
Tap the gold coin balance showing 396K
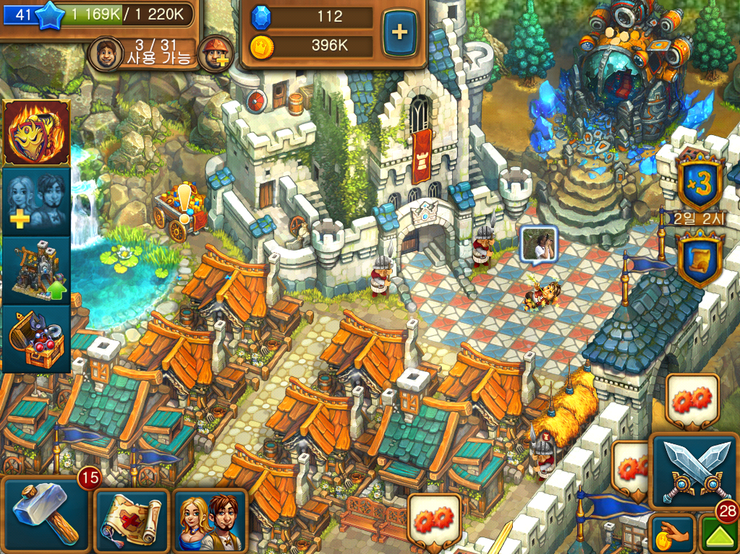coord(310,46)
